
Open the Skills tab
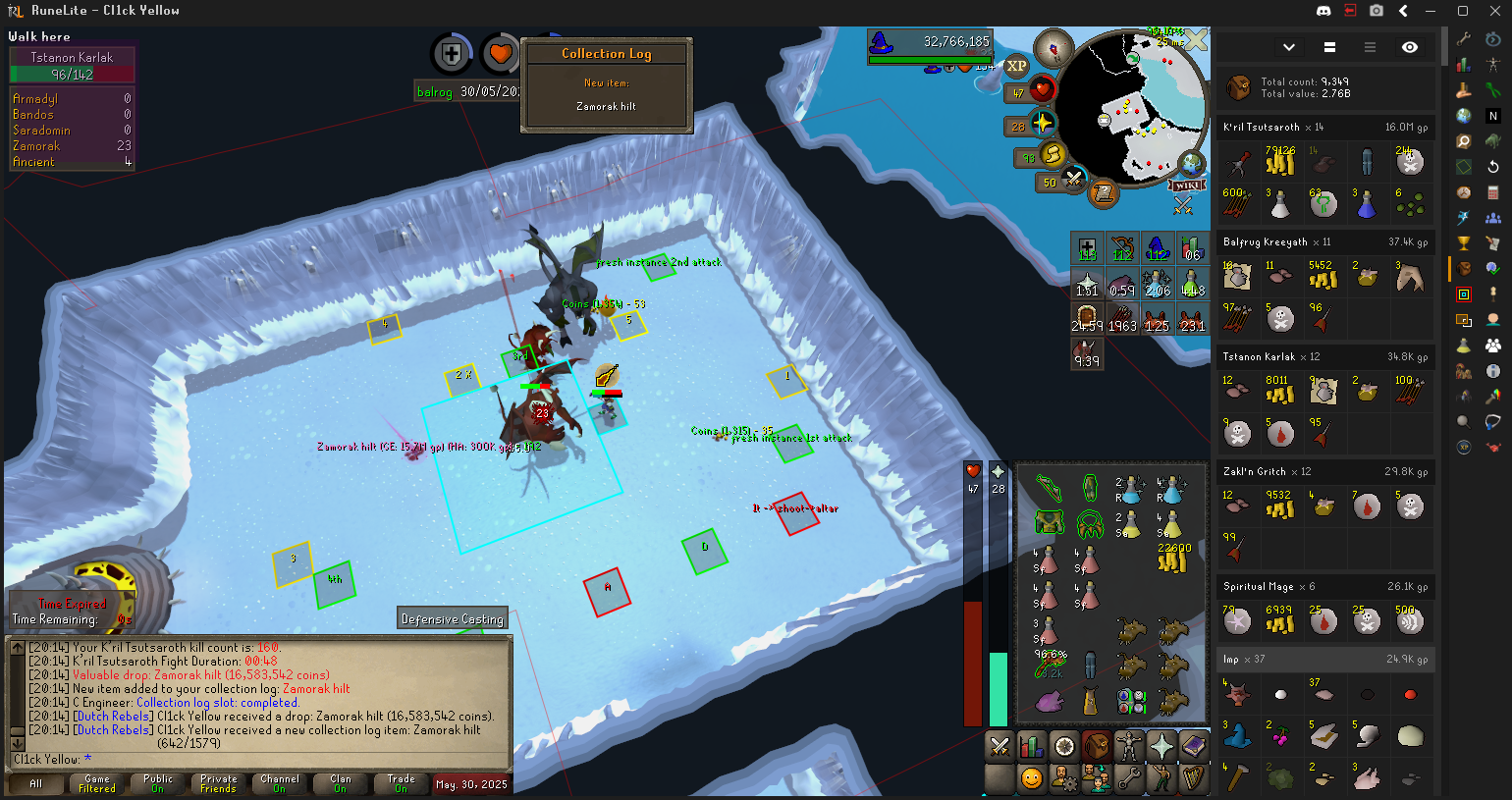[x=1032, y=747]
